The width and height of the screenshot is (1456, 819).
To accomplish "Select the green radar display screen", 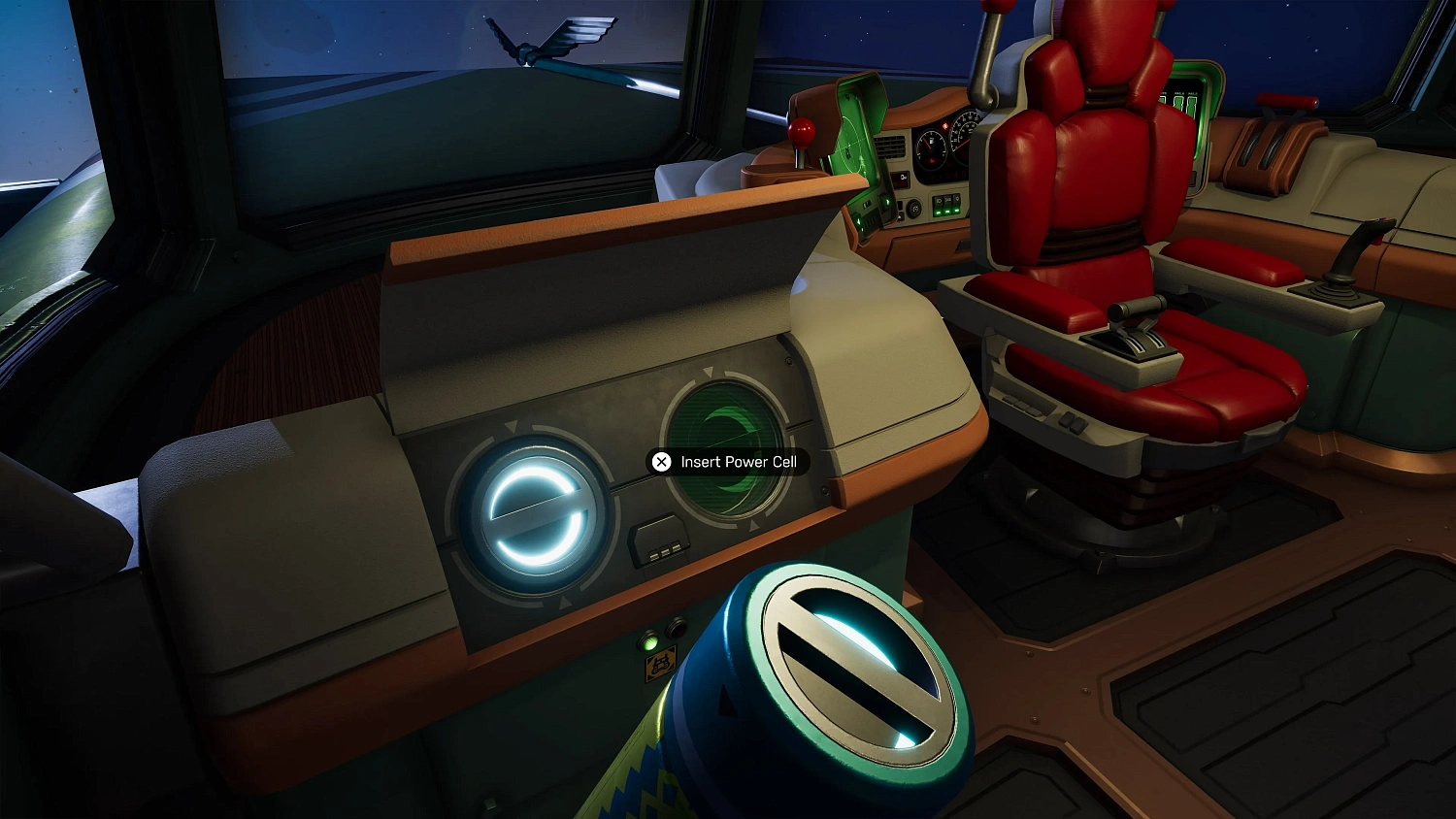I will 853,148.
